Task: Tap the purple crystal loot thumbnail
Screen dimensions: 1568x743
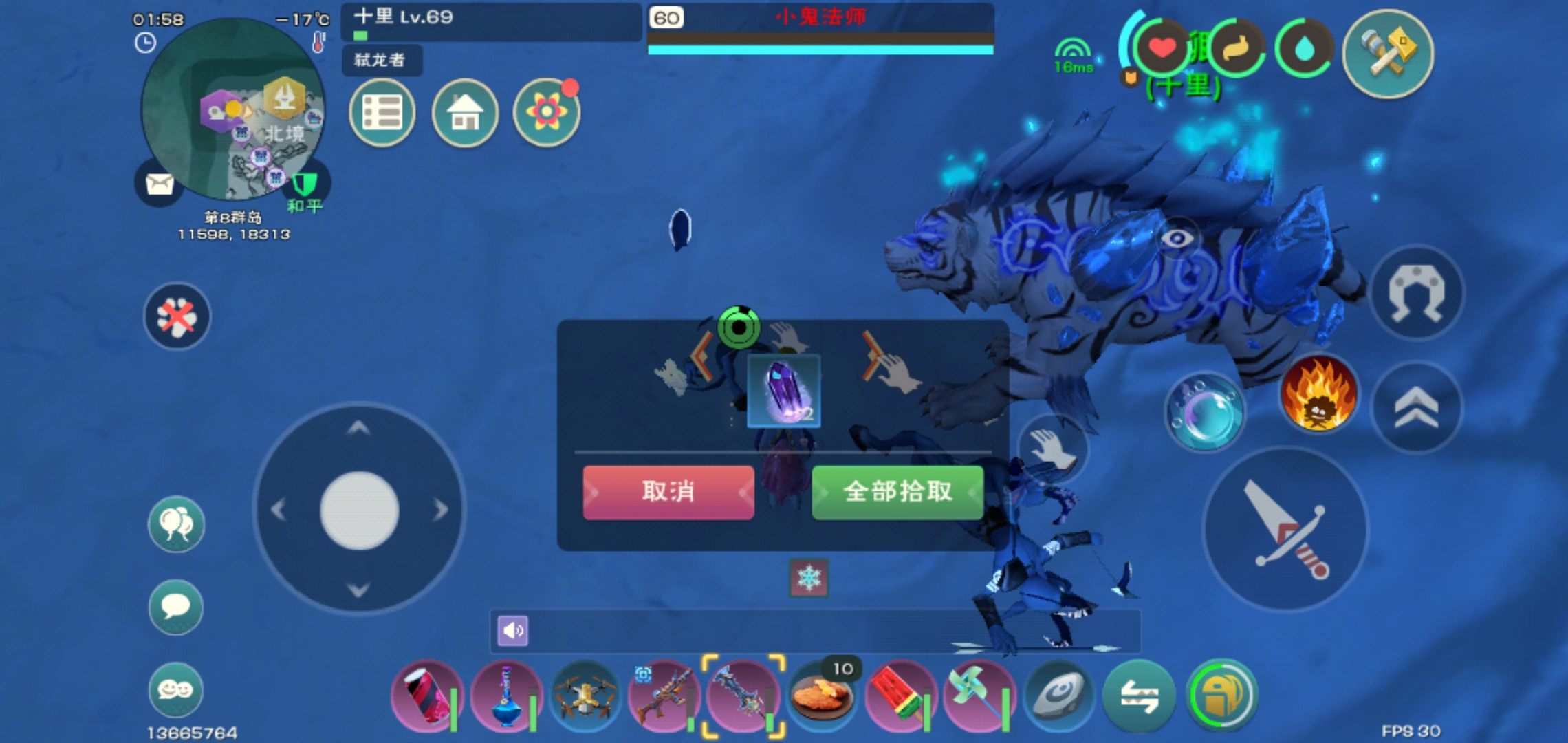Action: pos(784,392)
